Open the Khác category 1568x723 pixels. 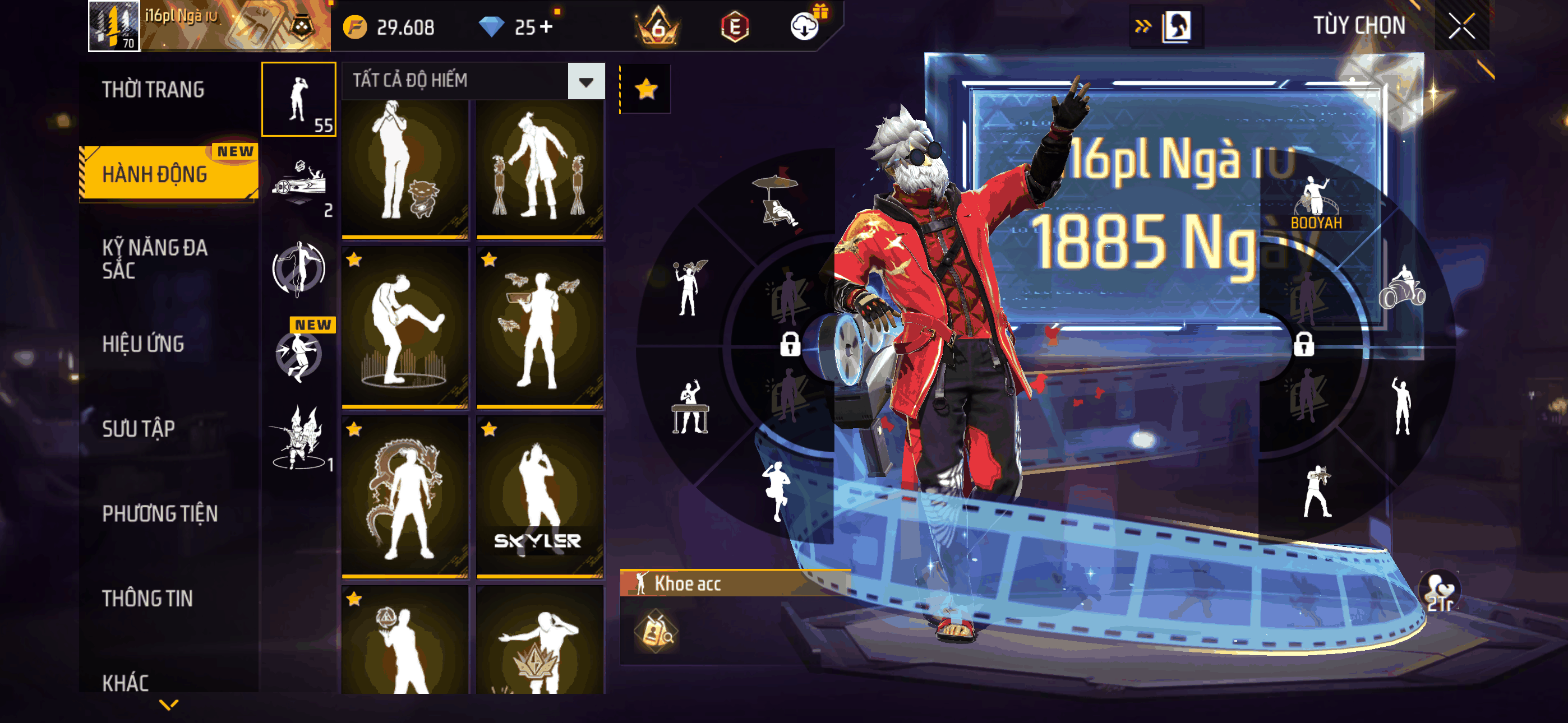tap(126, 682)
